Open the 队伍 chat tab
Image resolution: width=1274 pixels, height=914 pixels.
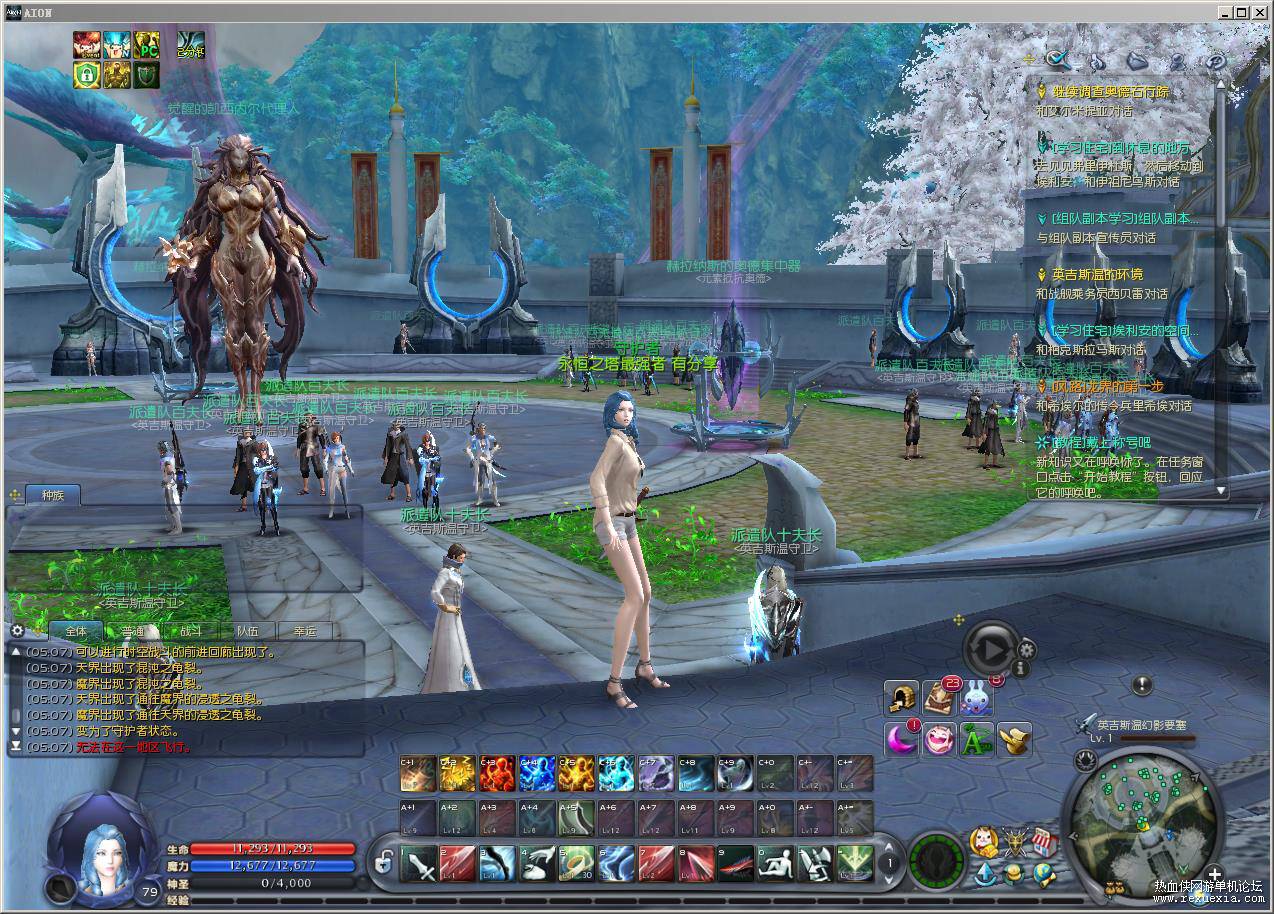tap(248, 631)
